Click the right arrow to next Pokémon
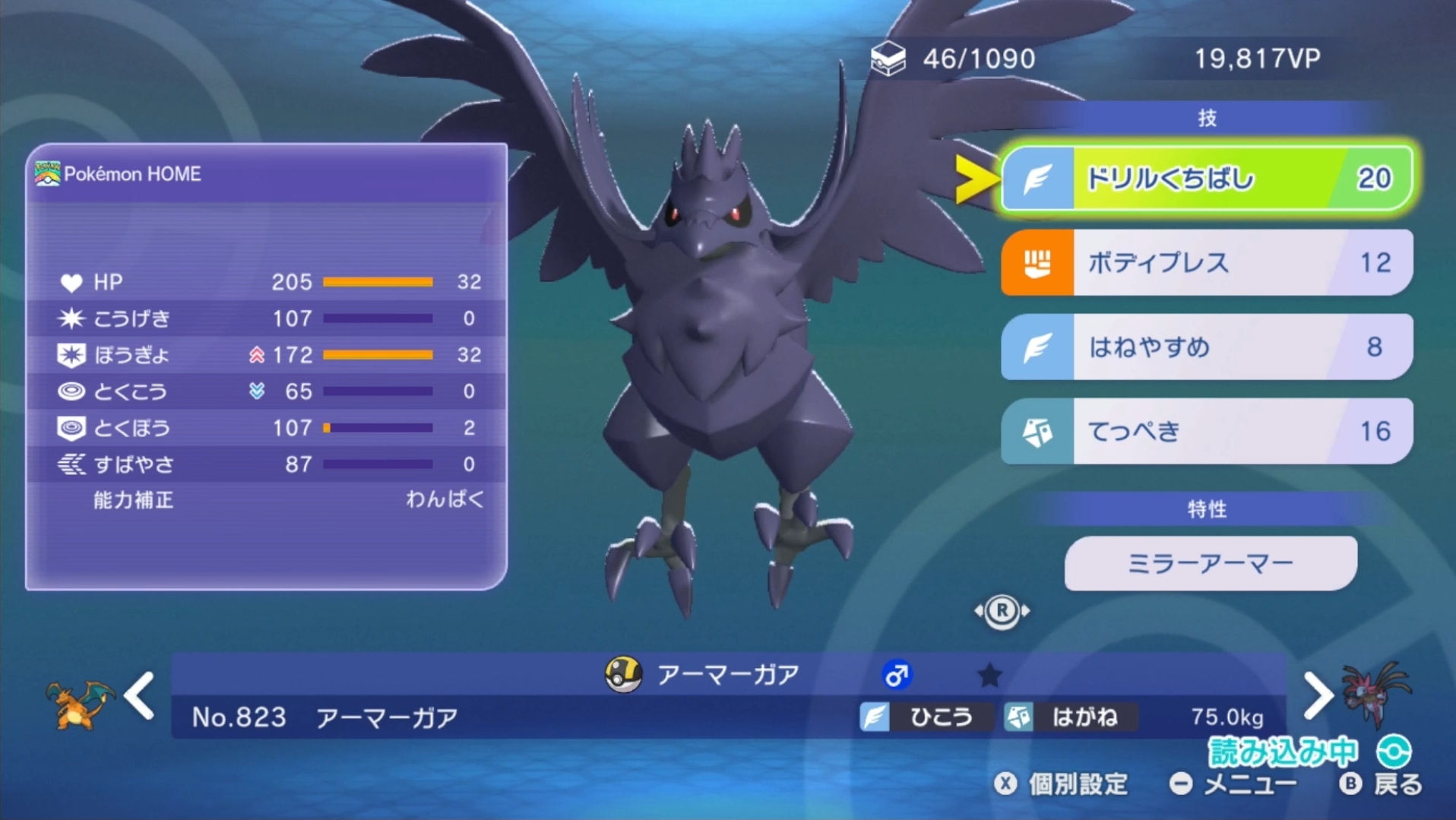 [1317, 695]
